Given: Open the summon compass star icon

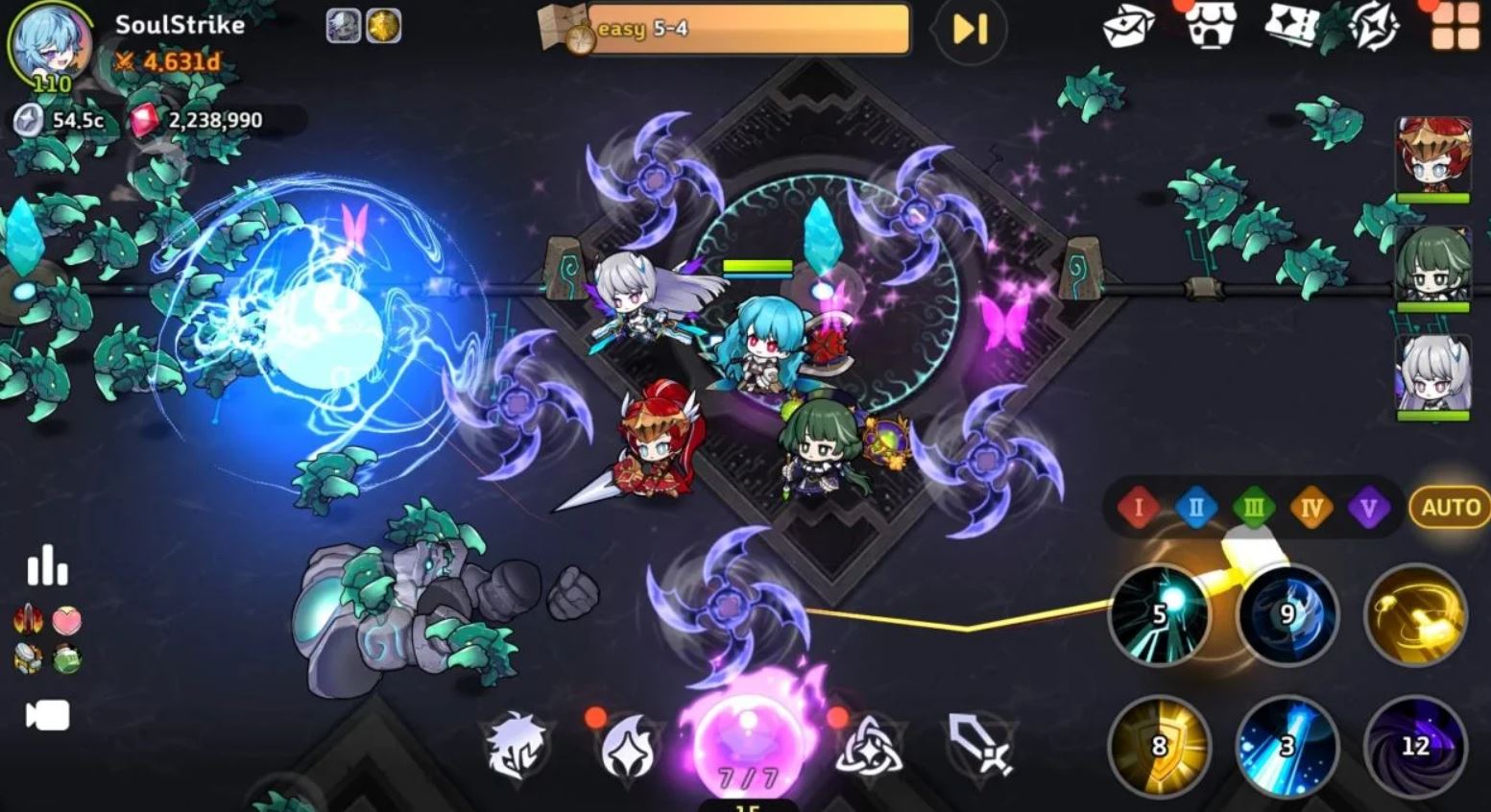Looking at the screenshot, I should click(x=1380, y=27).
